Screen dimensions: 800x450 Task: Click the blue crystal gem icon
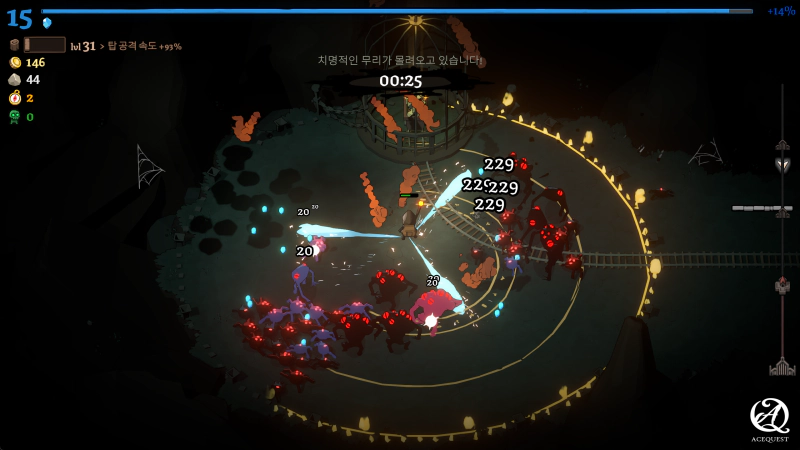[47, 23]
